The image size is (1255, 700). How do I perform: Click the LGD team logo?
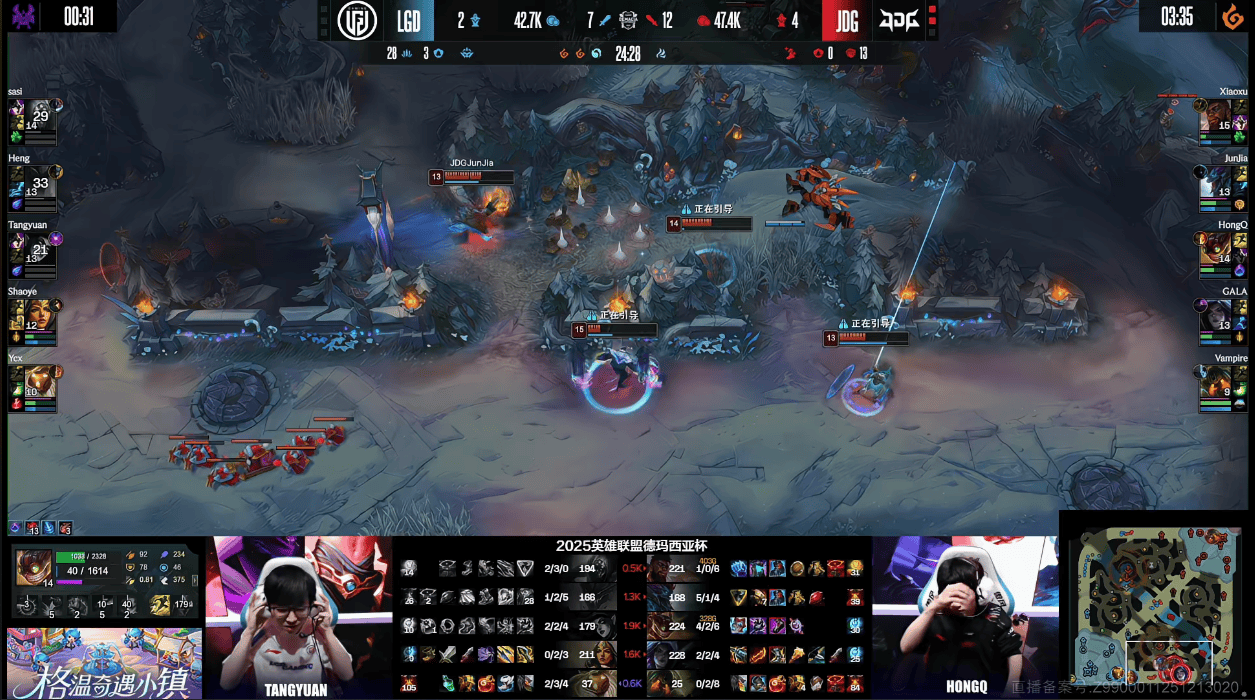click(357, 21)
